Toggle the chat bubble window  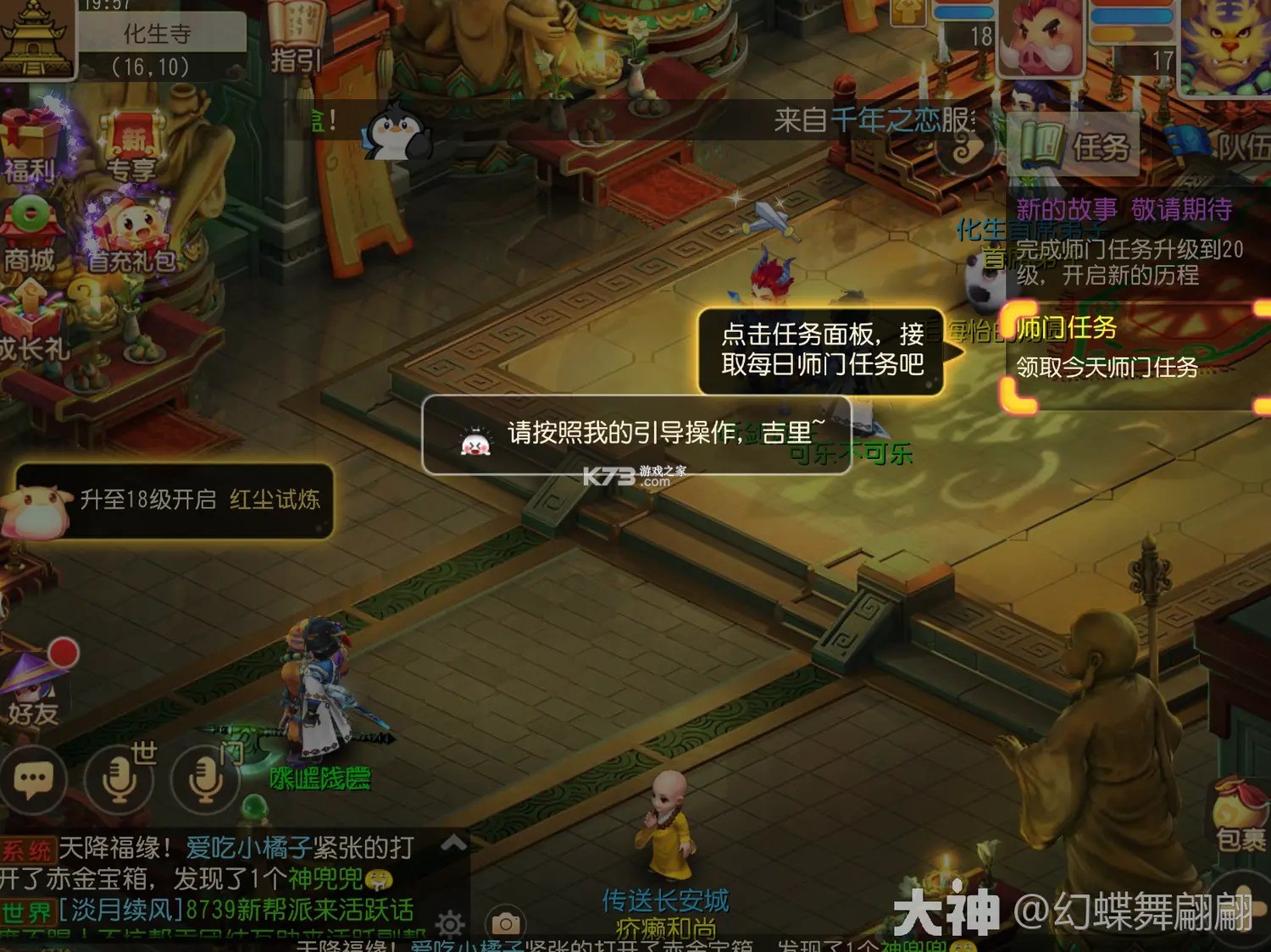coord(34,779)
